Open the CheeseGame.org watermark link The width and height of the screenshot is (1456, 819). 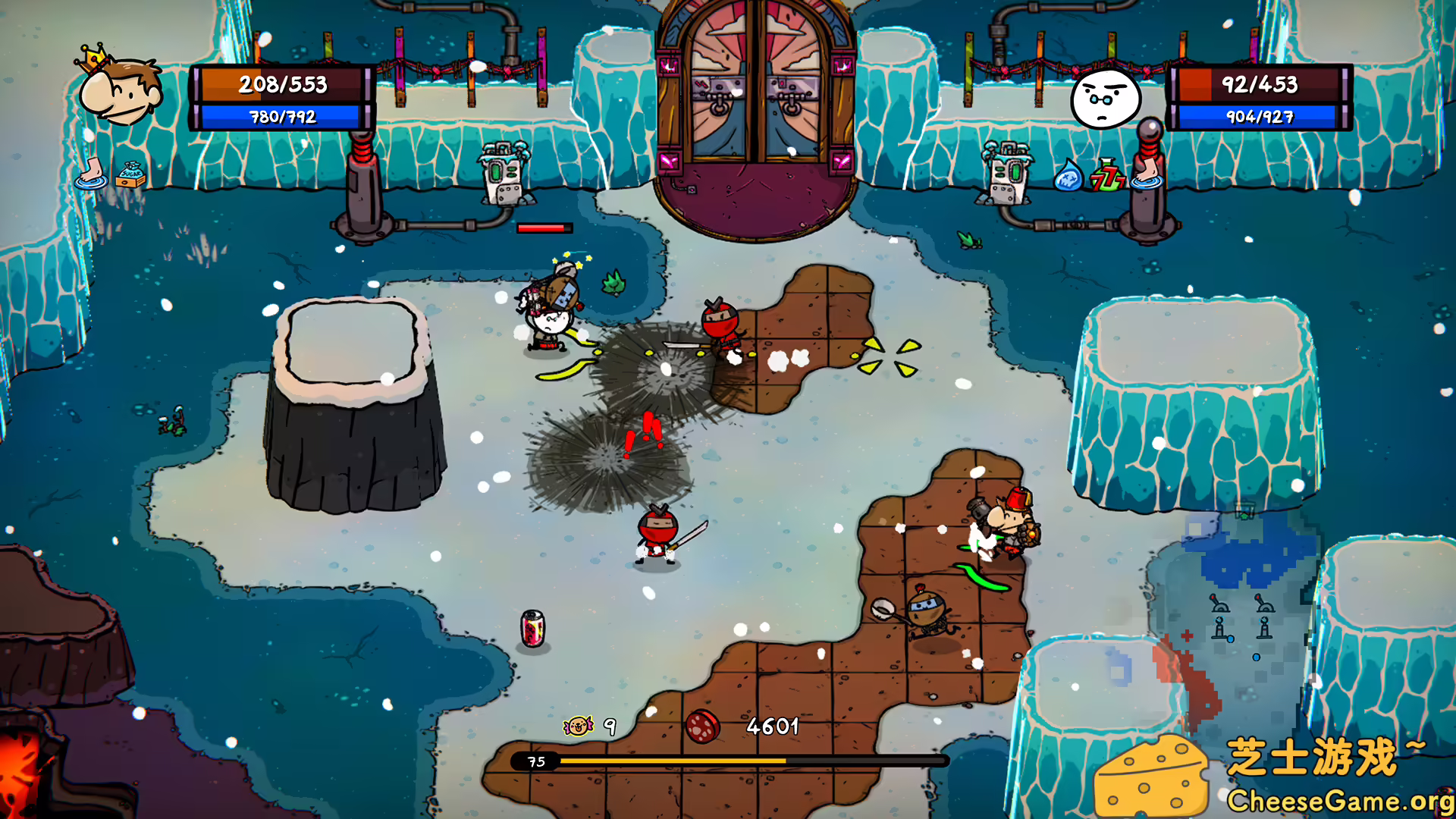coord(1339,801)
